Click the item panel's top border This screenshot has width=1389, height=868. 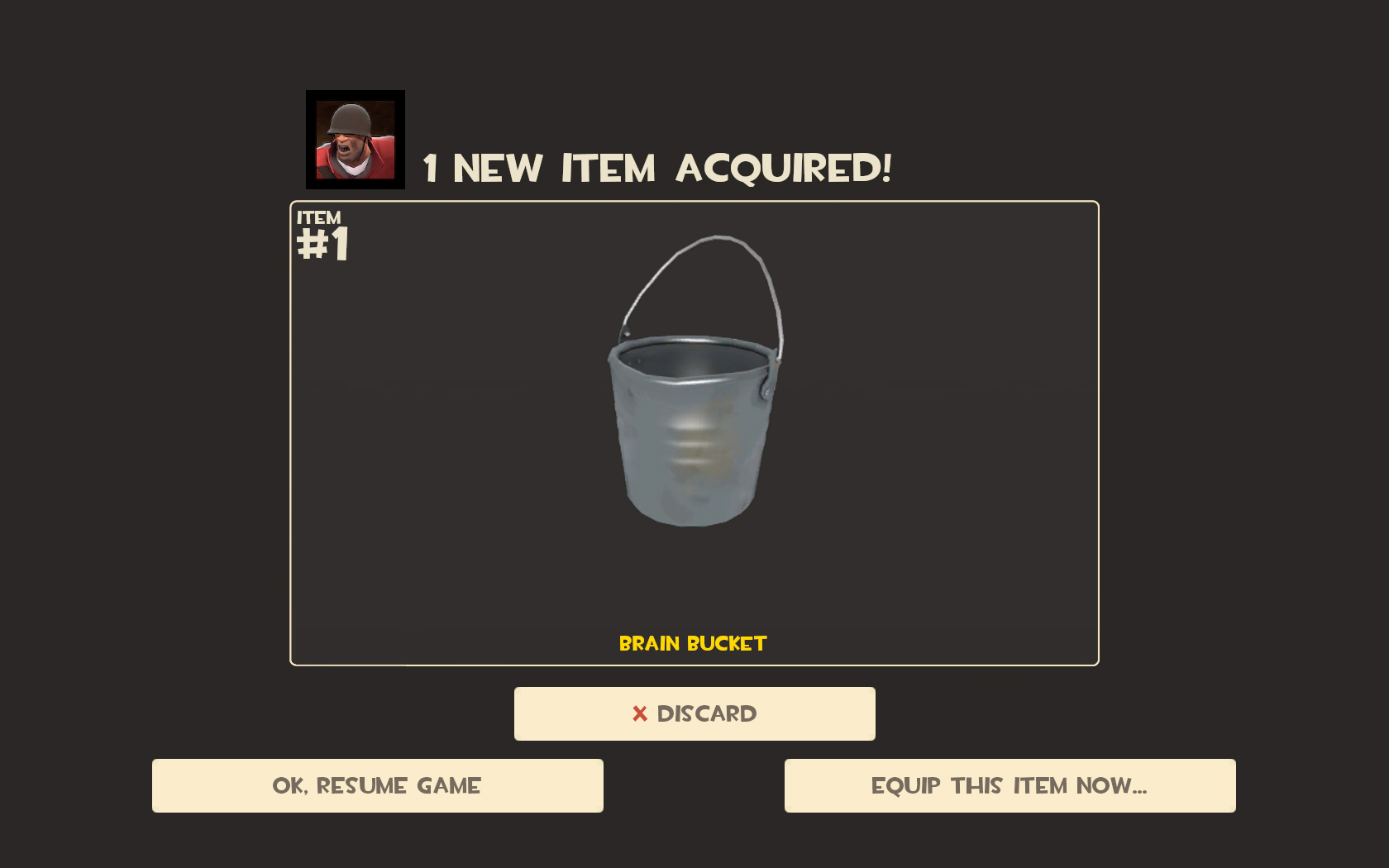(694, 199)
